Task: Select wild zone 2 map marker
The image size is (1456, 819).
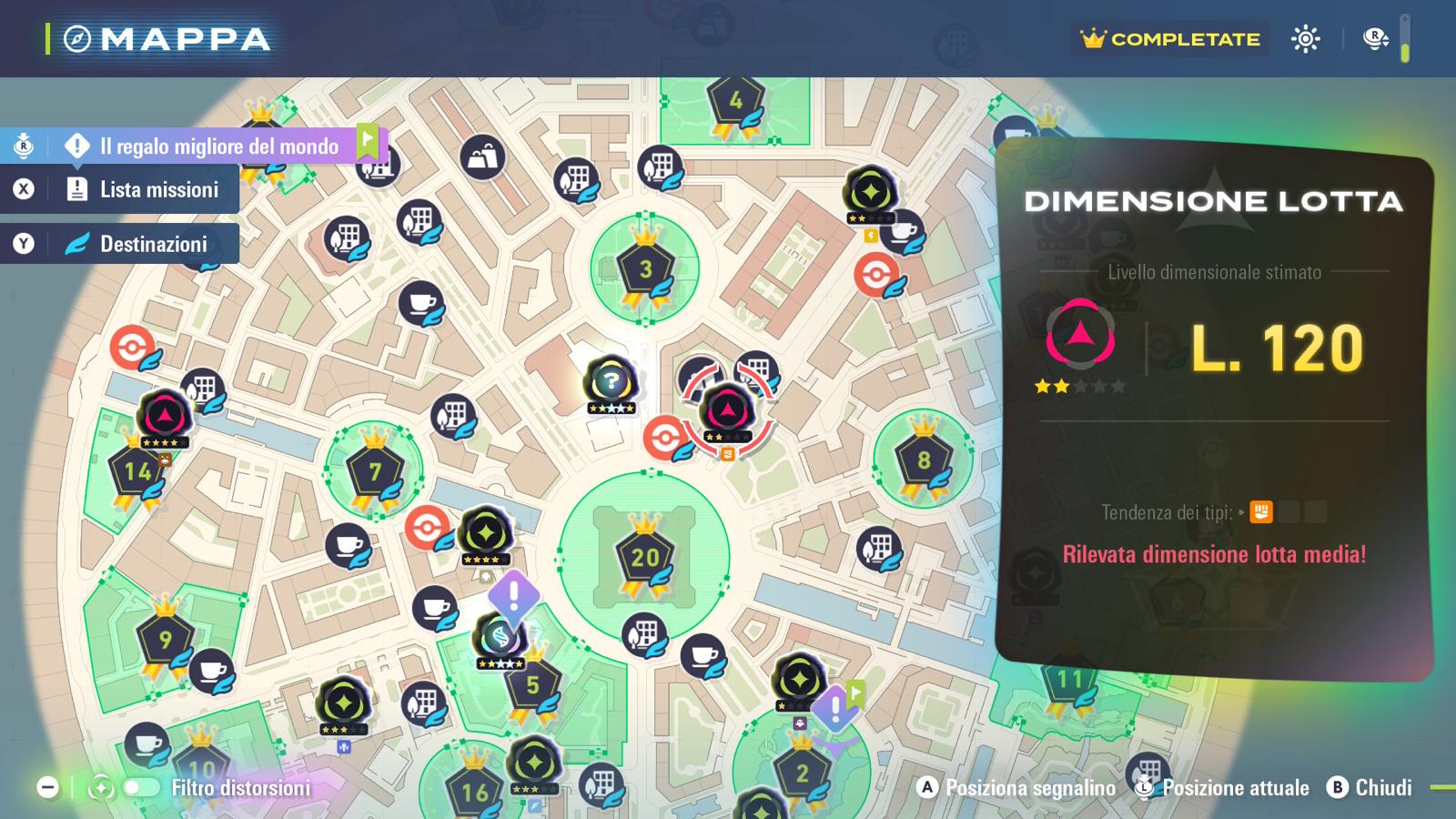Action: coord(802,773)
